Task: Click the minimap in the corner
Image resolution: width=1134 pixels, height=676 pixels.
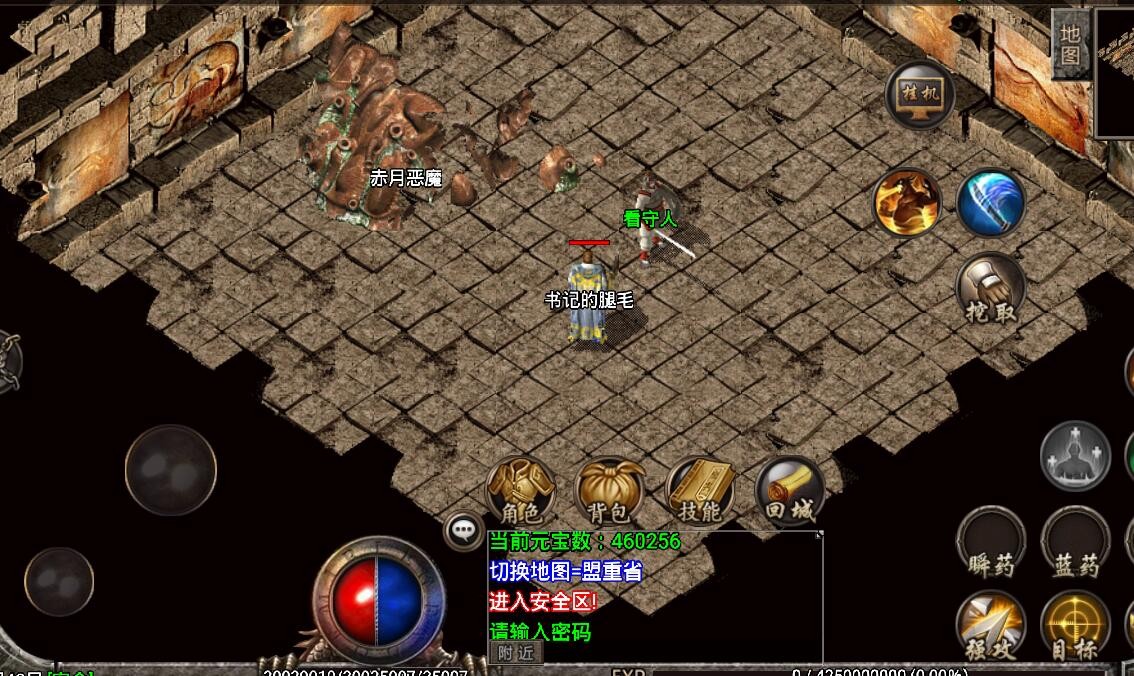Action: (x=1115, y=72)
